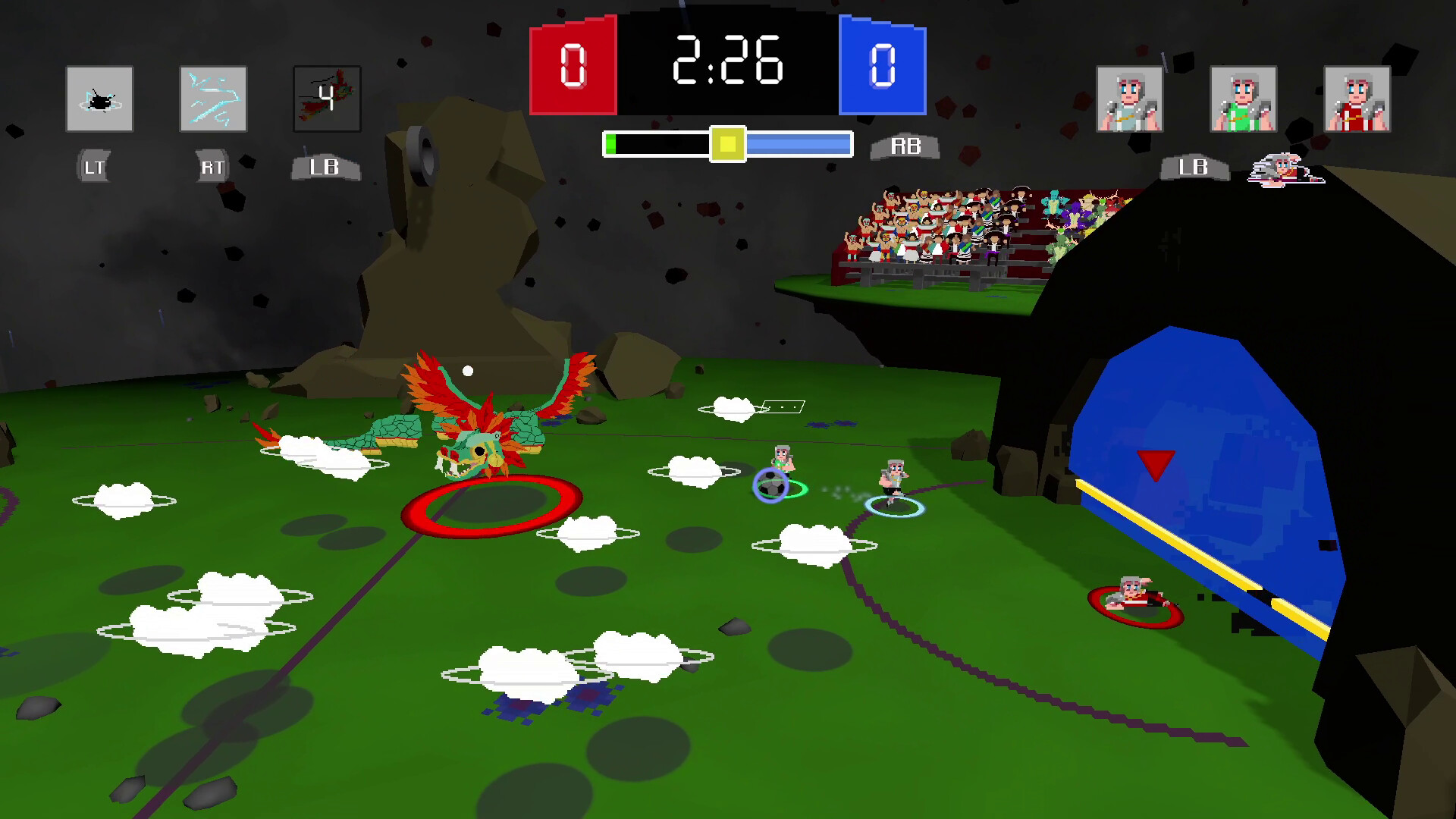The width and height of the screenshot is (1456, 819).
Task: Activate the lightning dash ability above RT
Action: [213, 99]
